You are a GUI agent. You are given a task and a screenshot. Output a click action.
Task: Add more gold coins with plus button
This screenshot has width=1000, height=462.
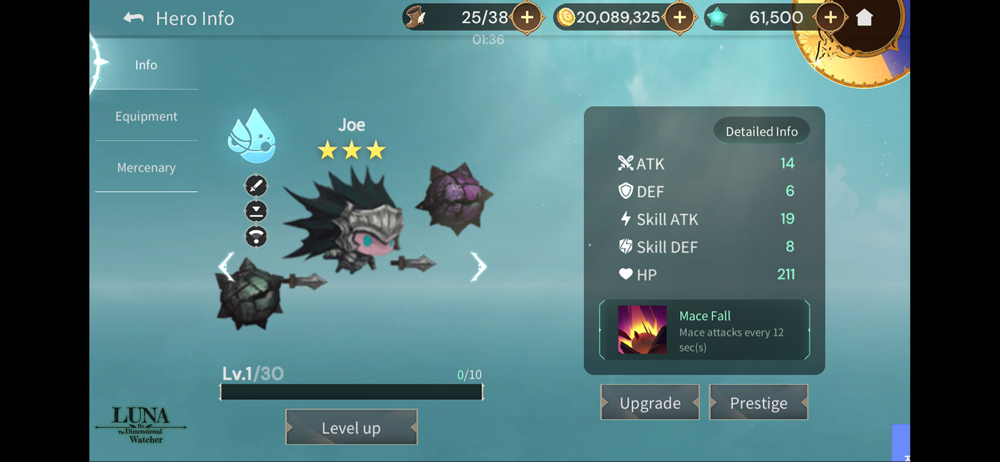coord(680,18)
